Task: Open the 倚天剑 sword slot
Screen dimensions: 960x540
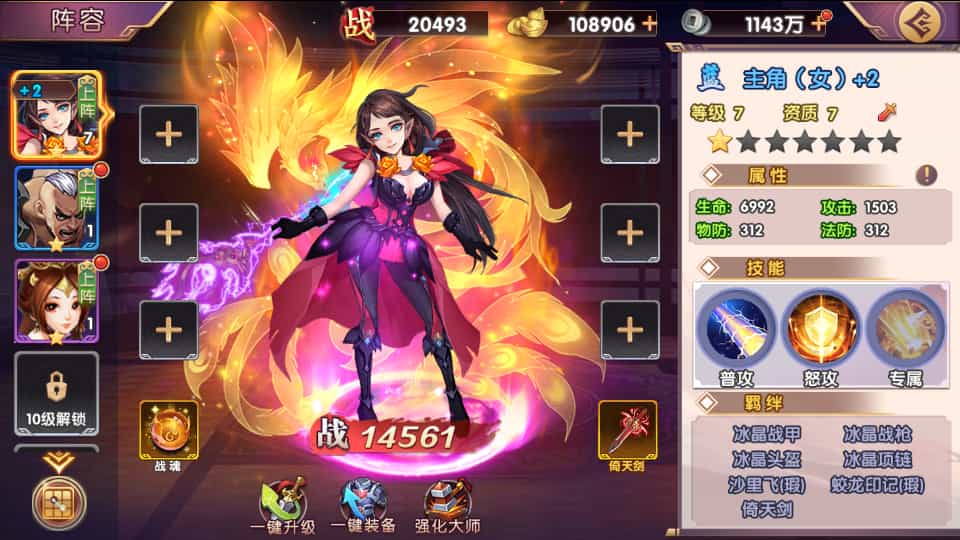Action: [628, 431]
